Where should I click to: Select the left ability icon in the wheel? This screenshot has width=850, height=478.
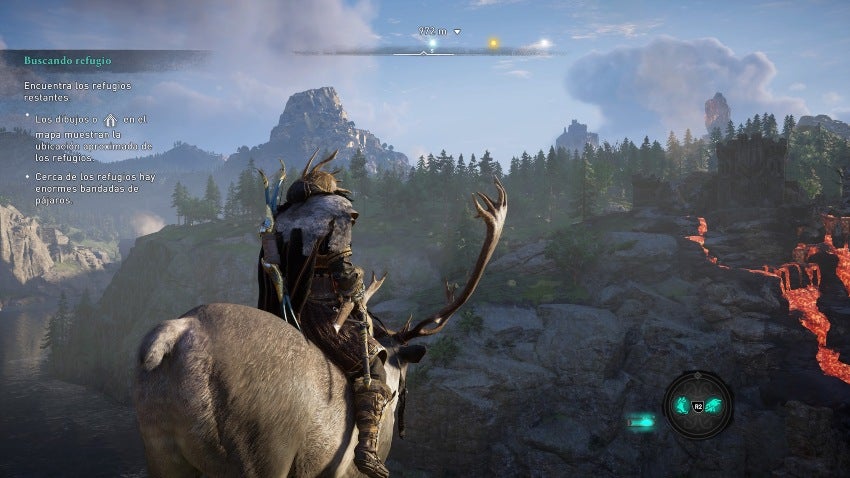pos(680,405)
